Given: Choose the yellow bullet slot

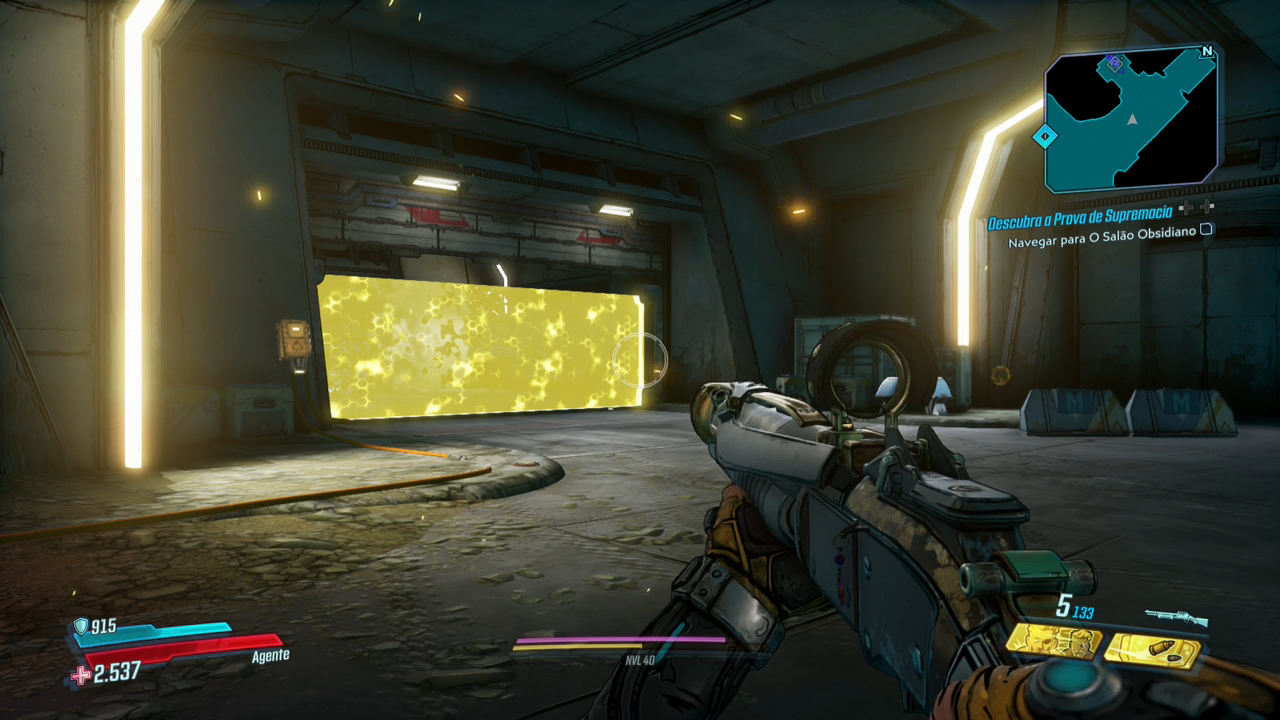Looking at the screenshot, I should pyautogui.click(x=1152, y=651).
